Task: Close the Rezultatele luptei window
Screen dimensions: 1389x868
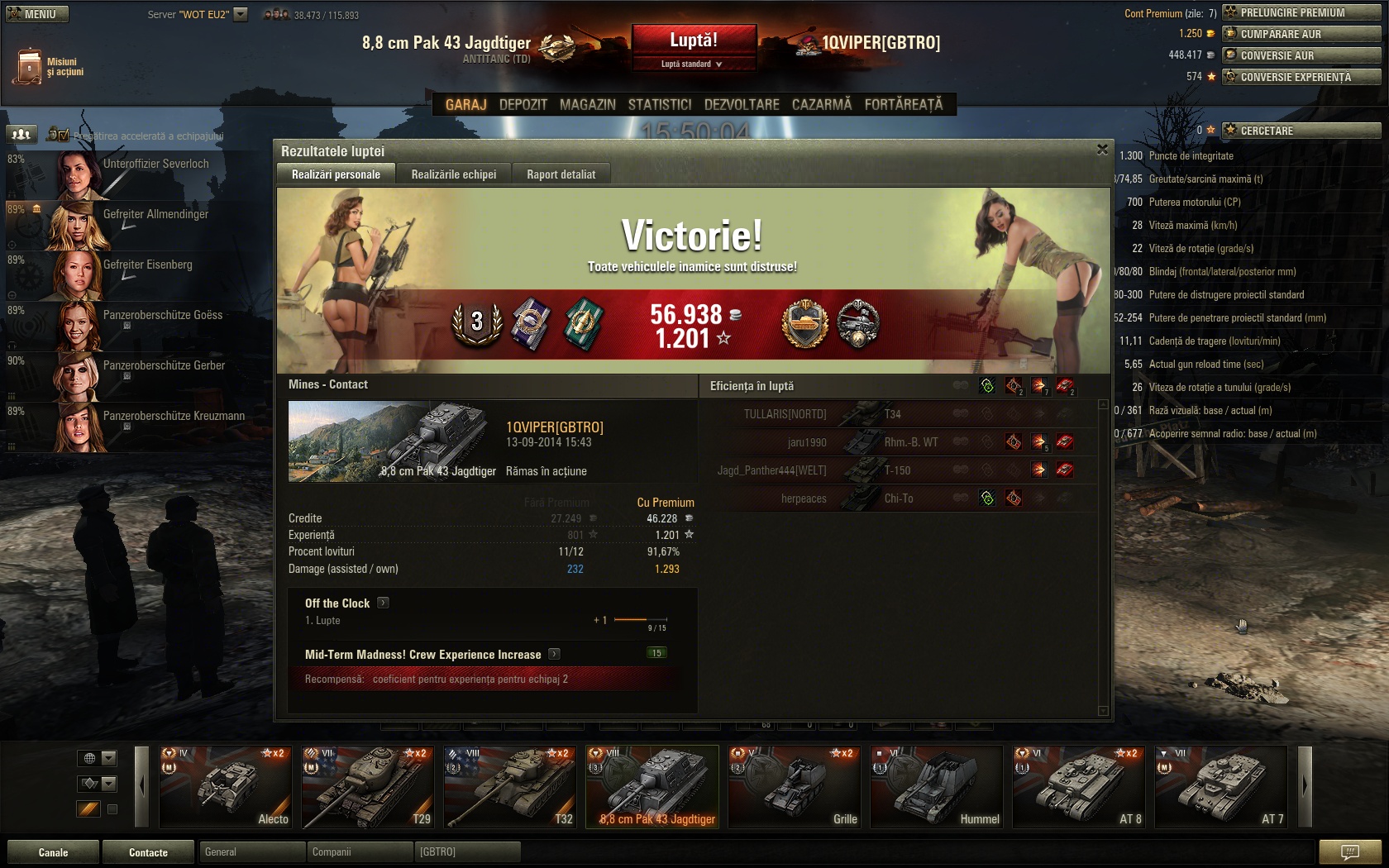Action: tap(1101, 150)
